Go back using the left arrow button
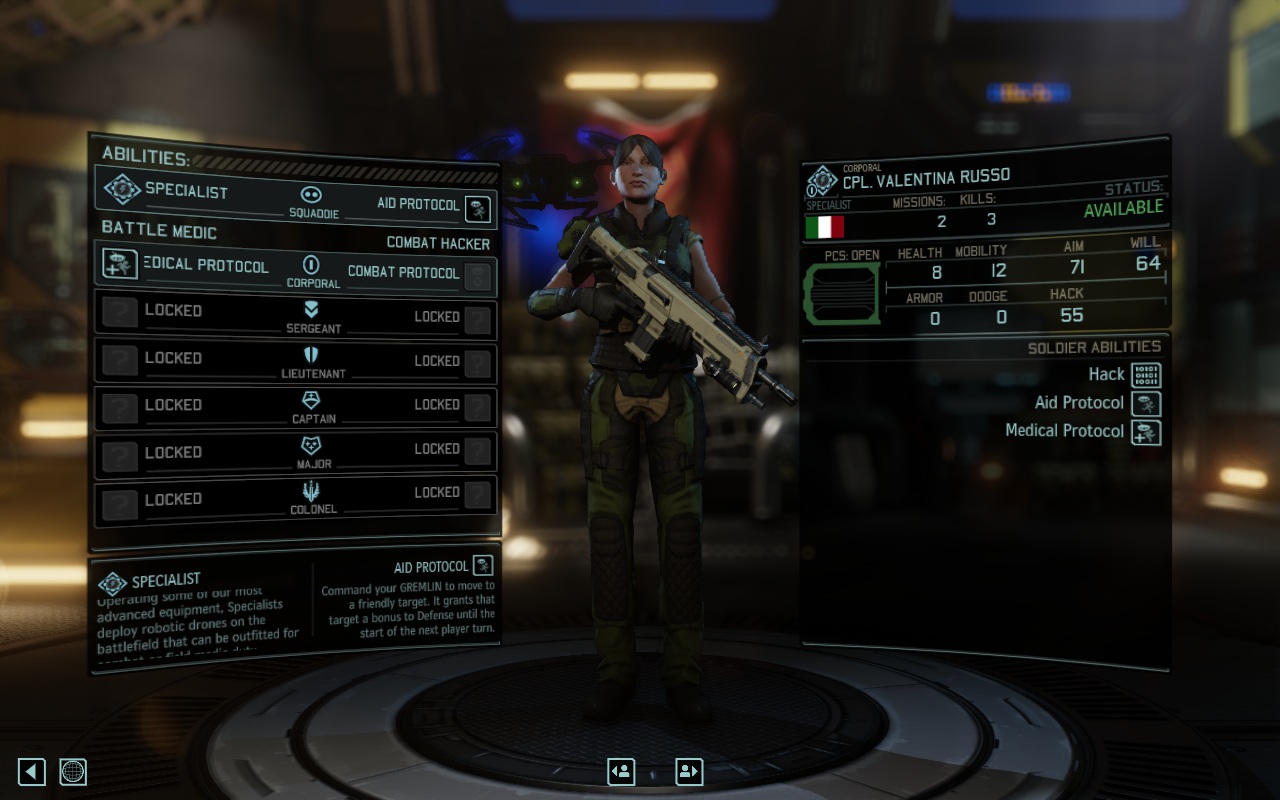 click(32, 771)
